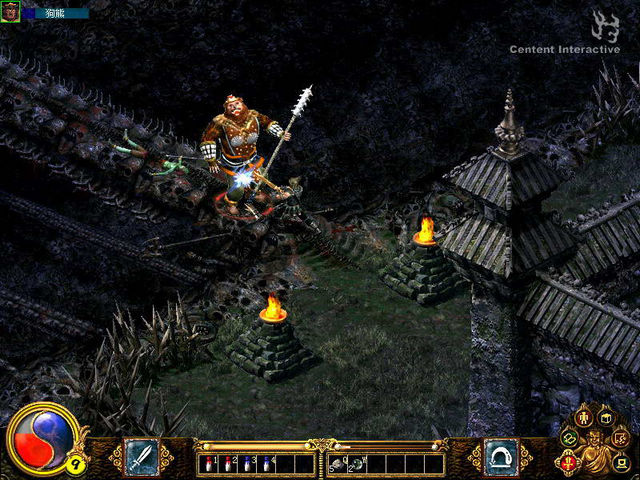Use the blue potion in slot 3
The height and width of the screenshot is (480, 640).
[246, 464]
